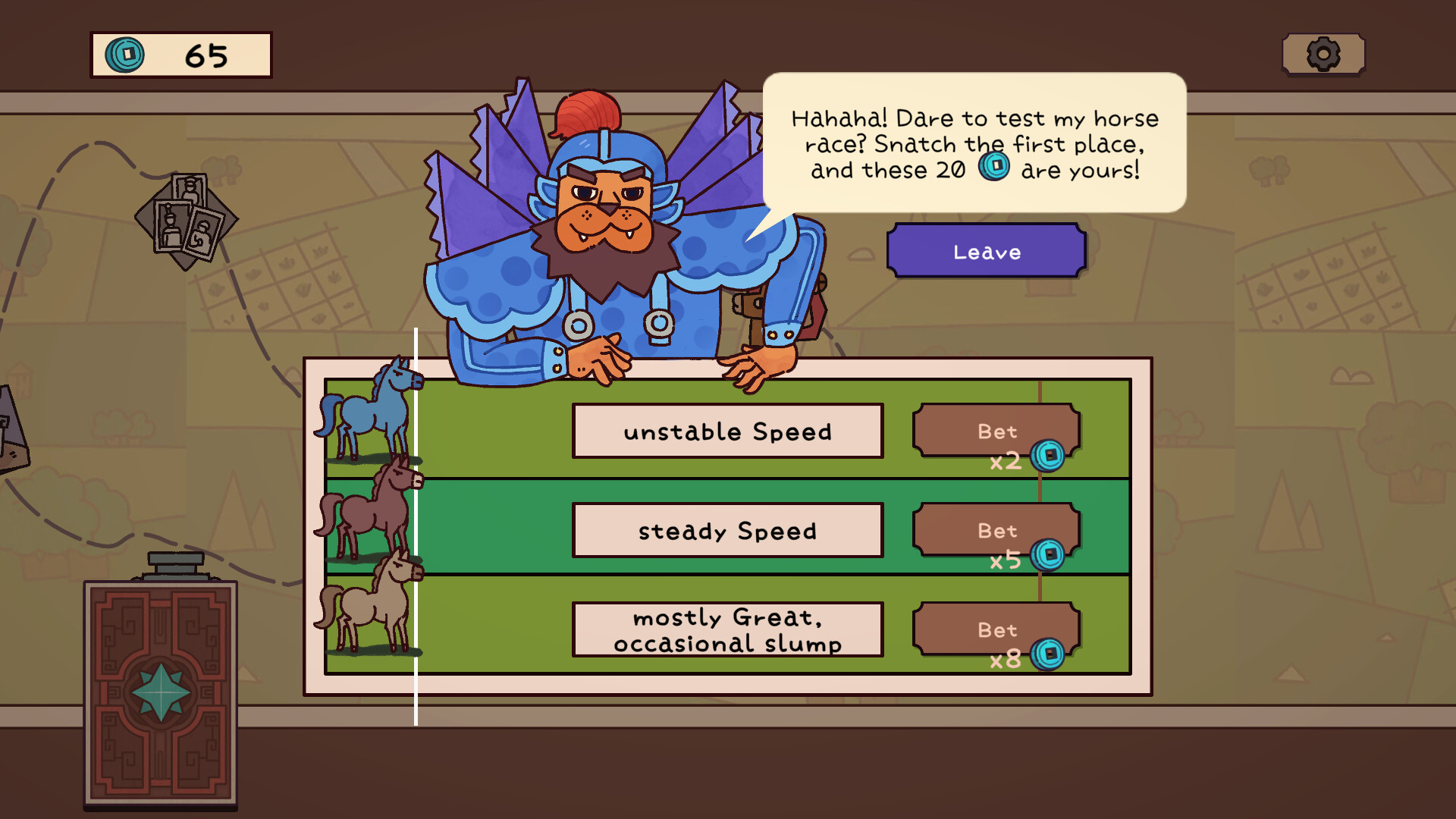The width and height of the screenshot is (1456, 819).
Task: Open the settings gear menu
Action: 1323,55
